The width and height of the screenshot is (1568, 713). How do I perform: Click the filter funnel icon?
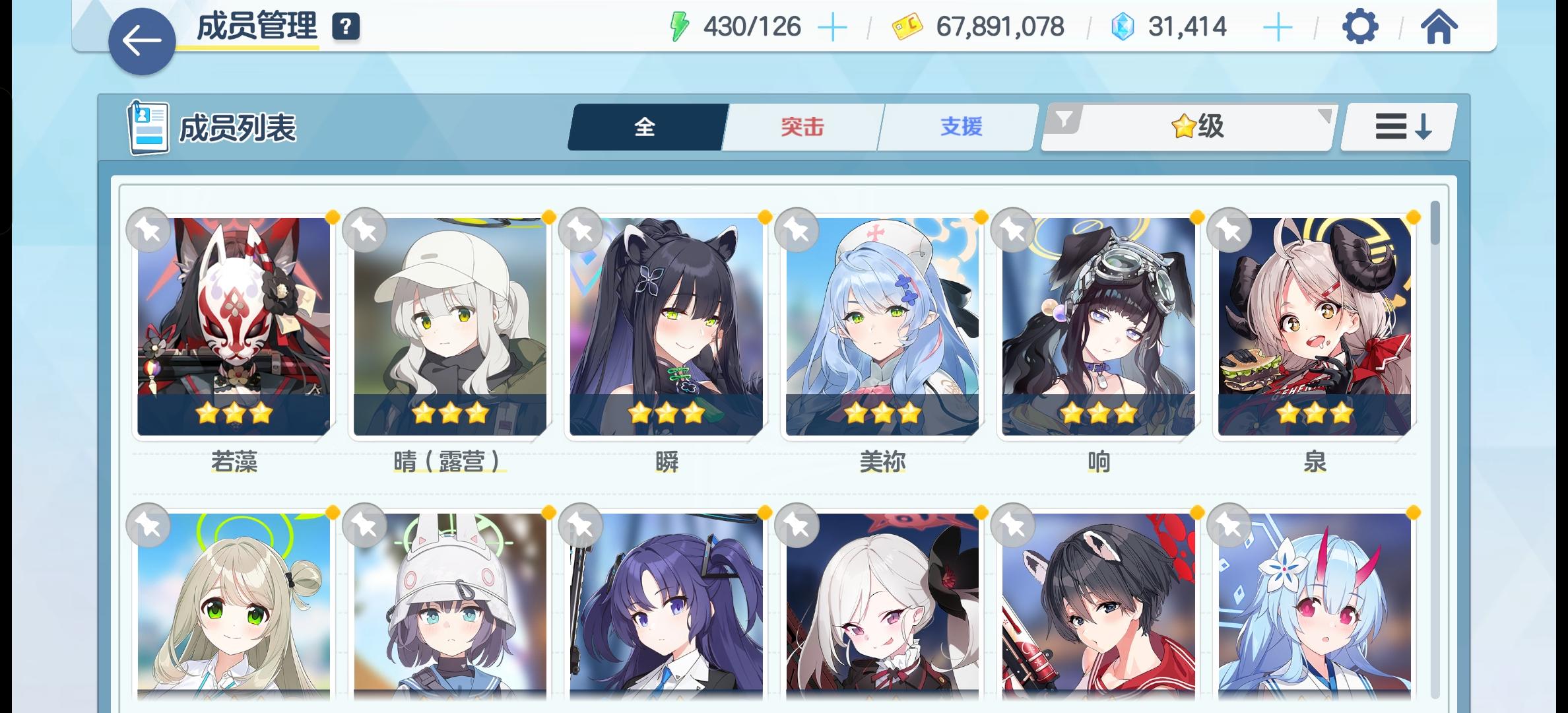(x=1064, y=122)
